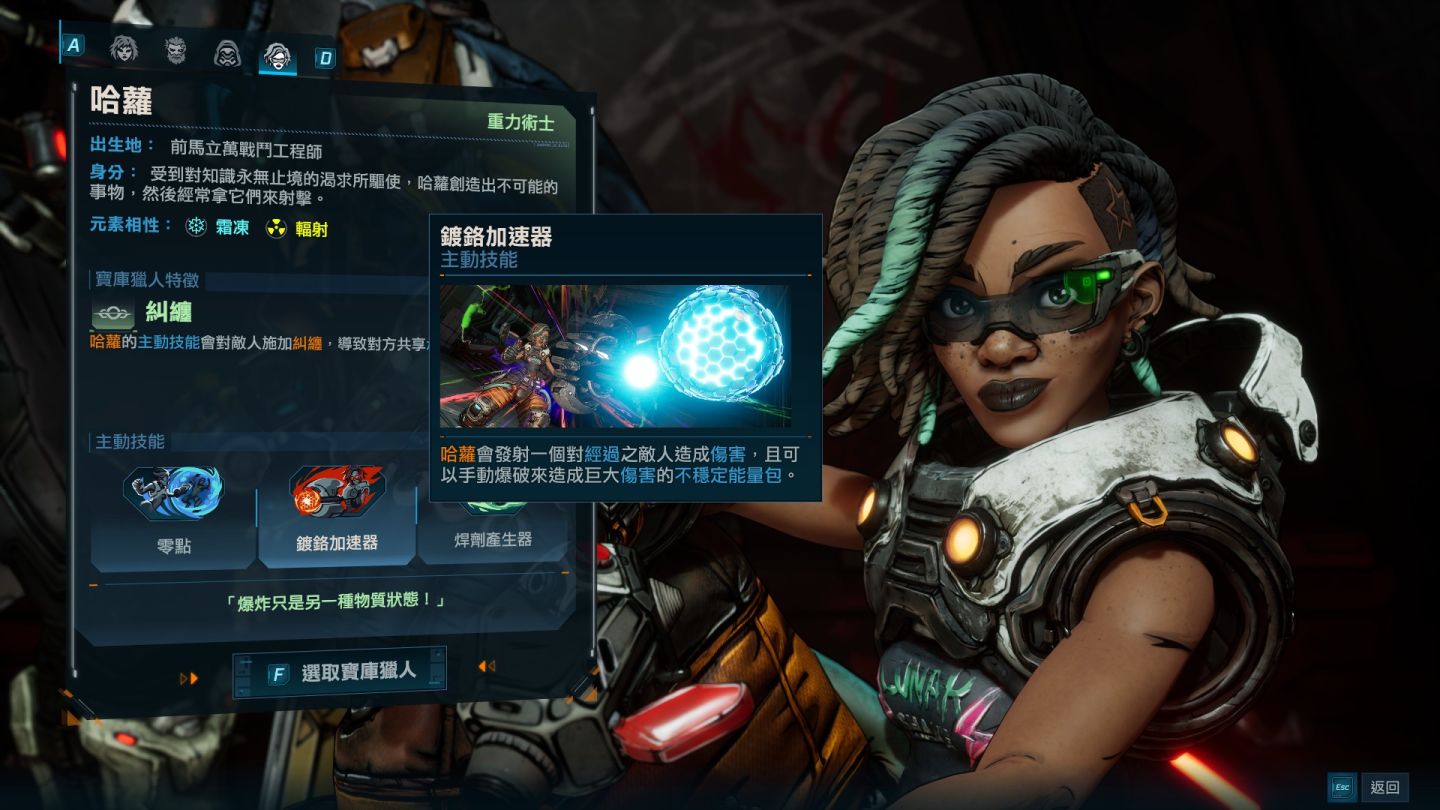Choose the 零點 active skill
The image size is (1440, 810).
(174, 515)
